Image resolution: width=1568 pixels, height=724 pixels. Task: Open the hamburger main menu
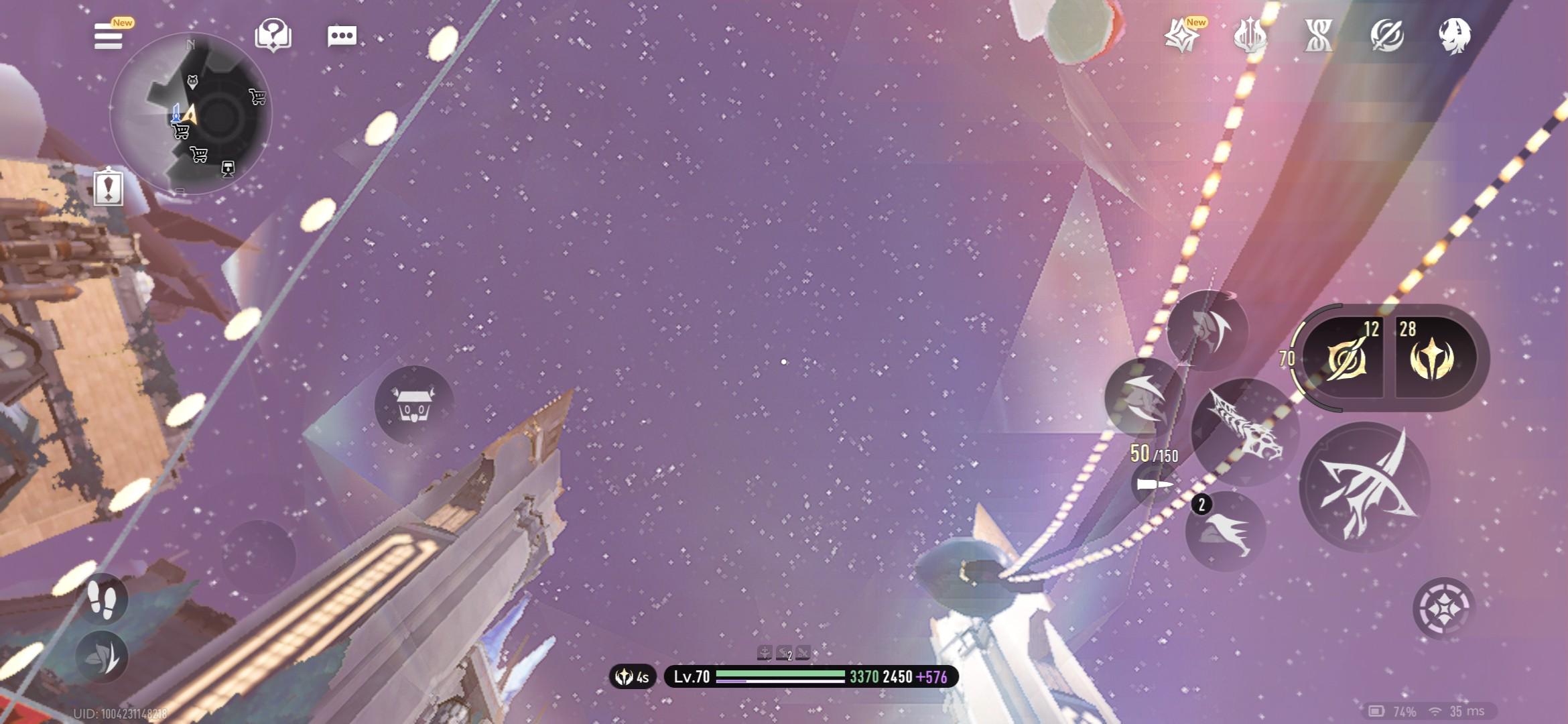pos(109,36)
